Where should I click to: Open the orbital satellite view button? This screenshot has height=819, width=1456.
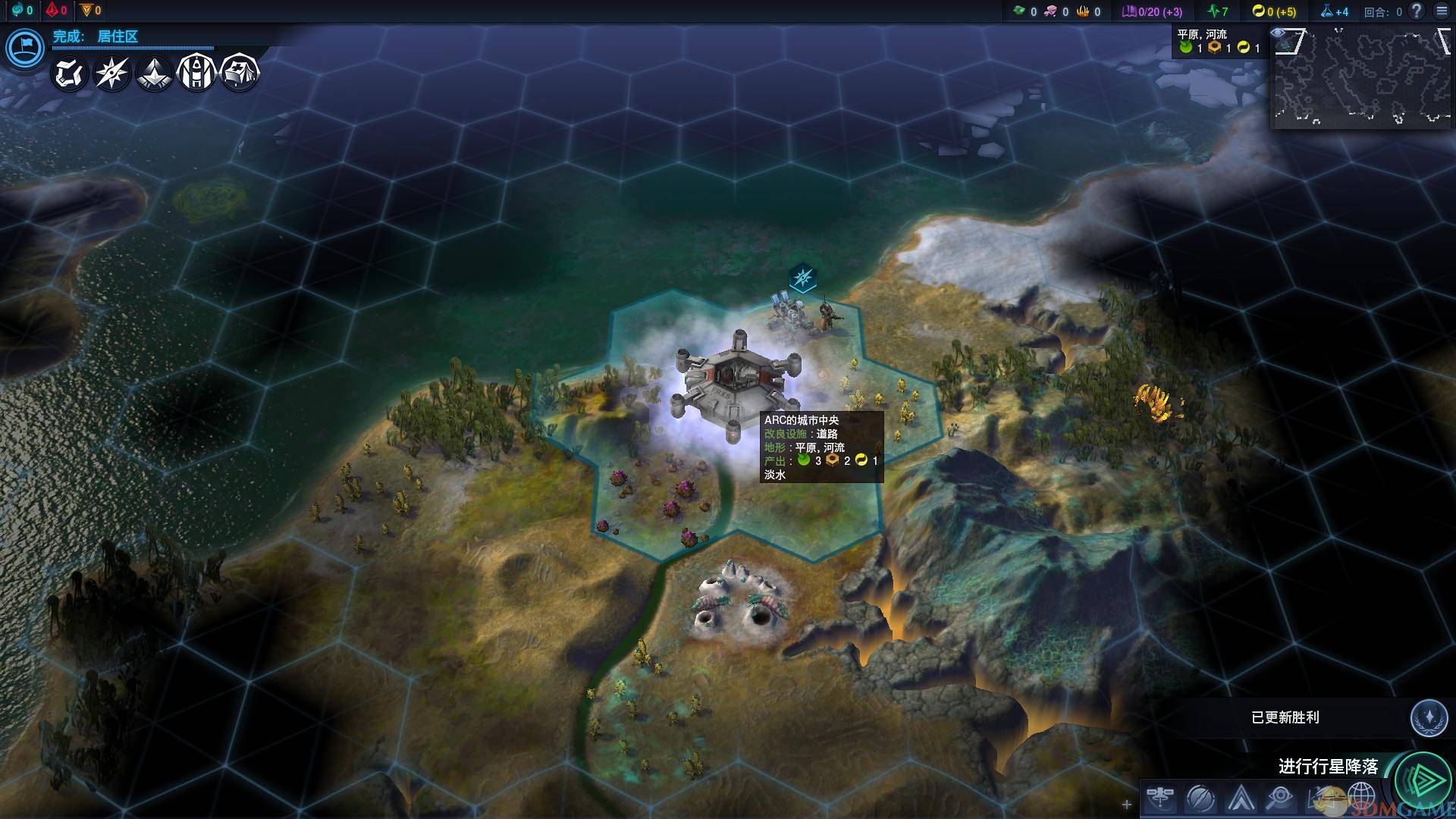pyautogui.click(x=1160, y=798)
